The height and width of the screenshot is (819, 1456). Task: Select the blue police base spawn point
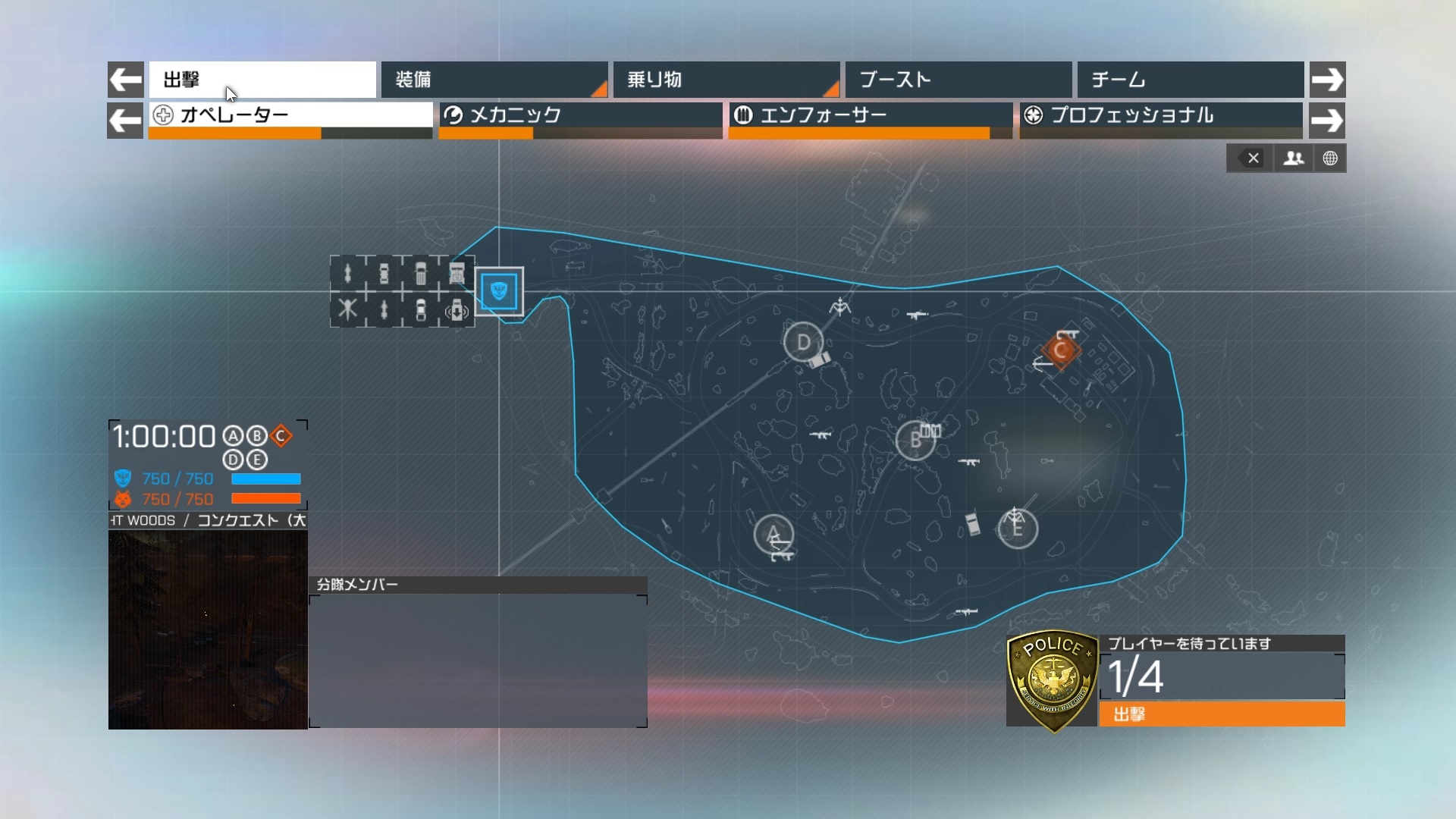(499, 291)
